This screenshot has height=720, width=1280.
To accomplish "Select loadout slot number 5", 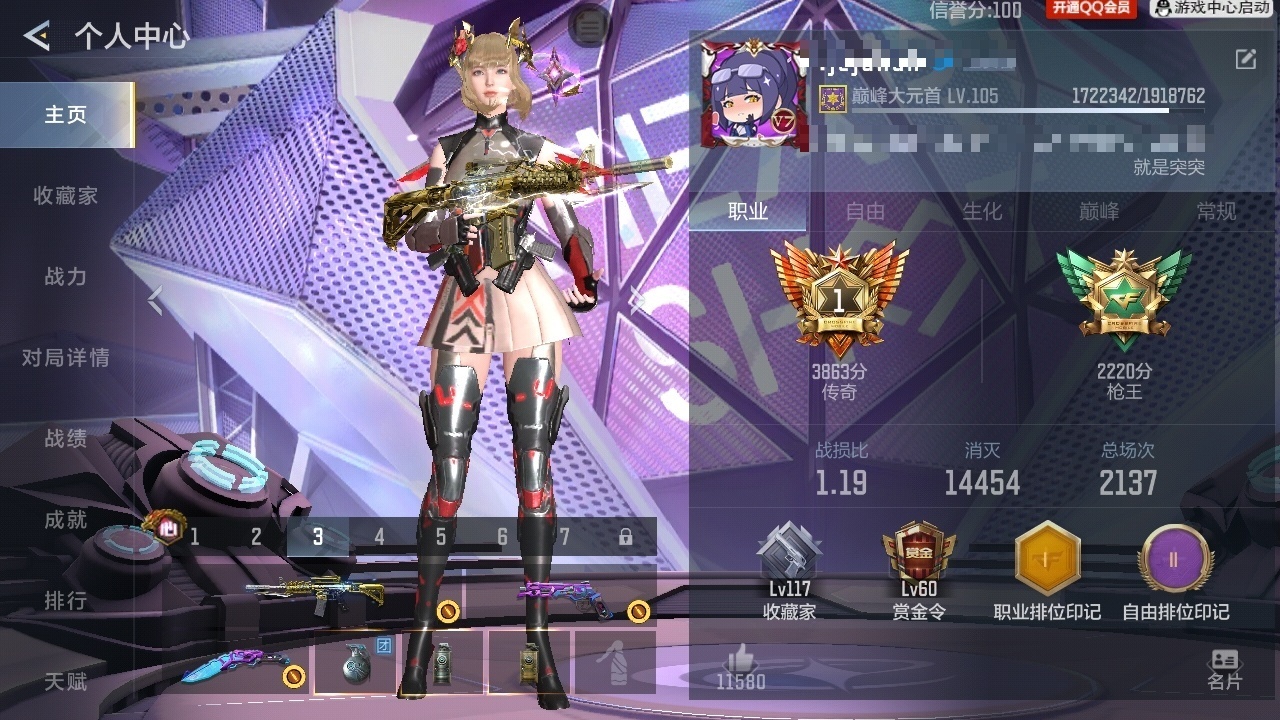I will coord(441,537).
